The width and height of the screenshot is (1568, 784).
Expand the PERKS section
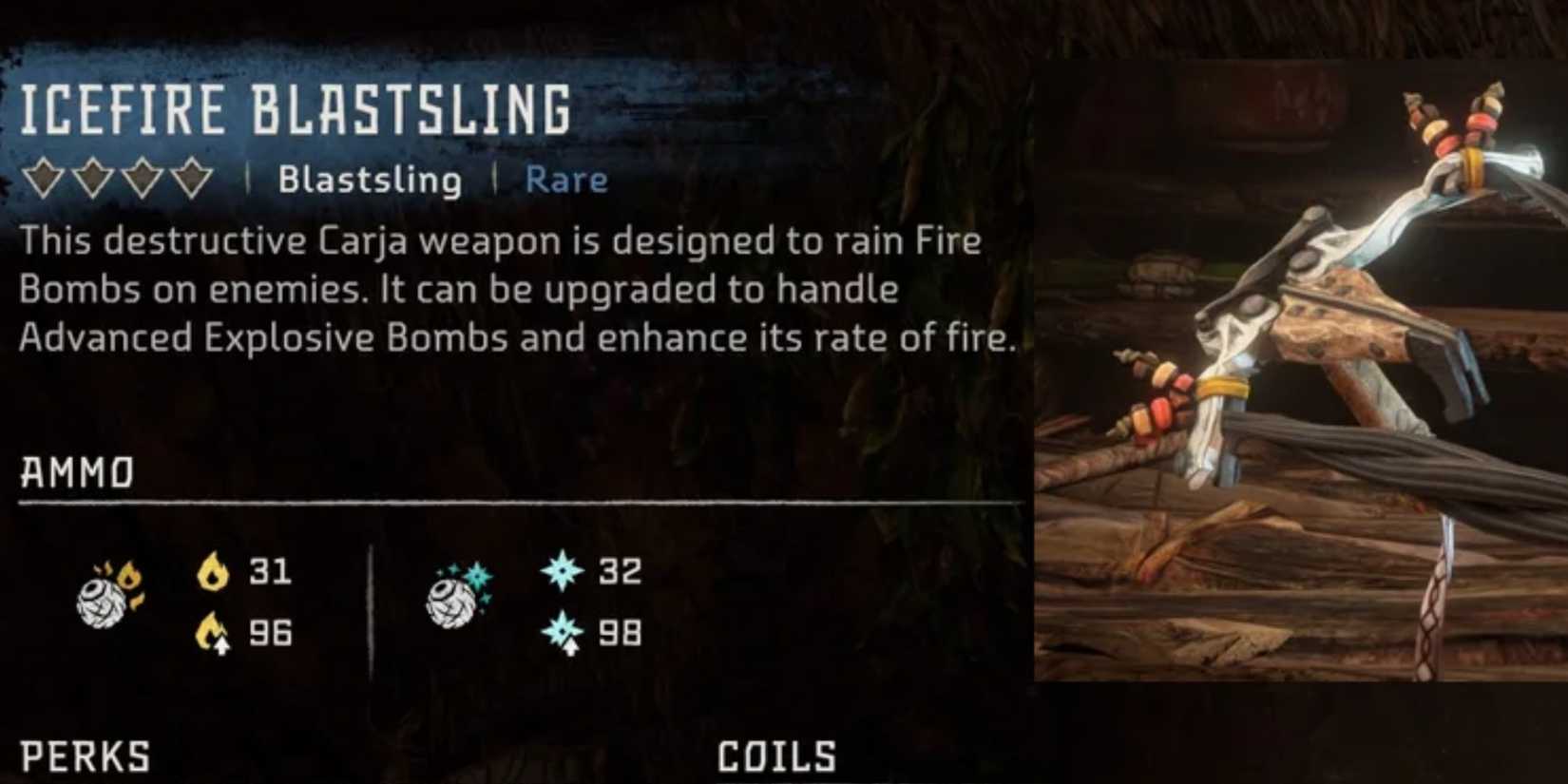coord(84,757)
